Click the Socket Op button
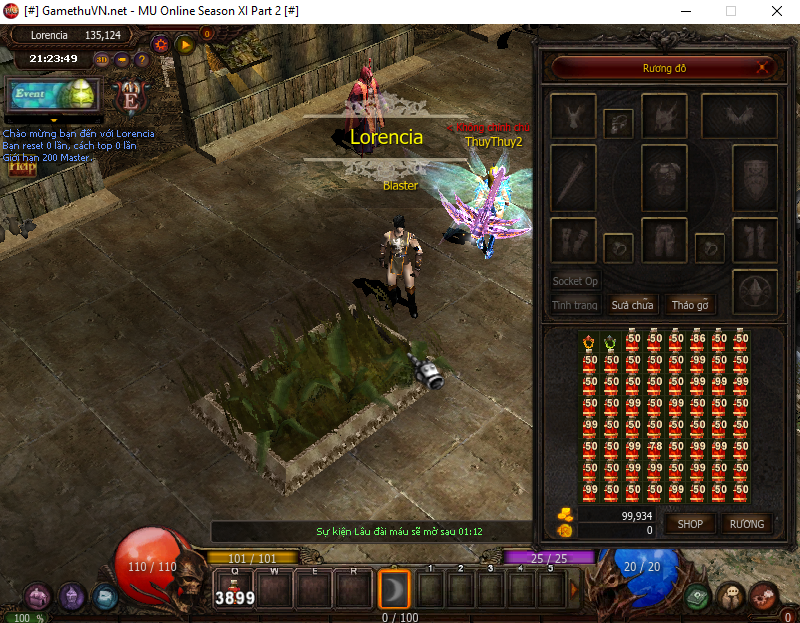This screenshot has width=800, height=623. (x=576, y=281)
